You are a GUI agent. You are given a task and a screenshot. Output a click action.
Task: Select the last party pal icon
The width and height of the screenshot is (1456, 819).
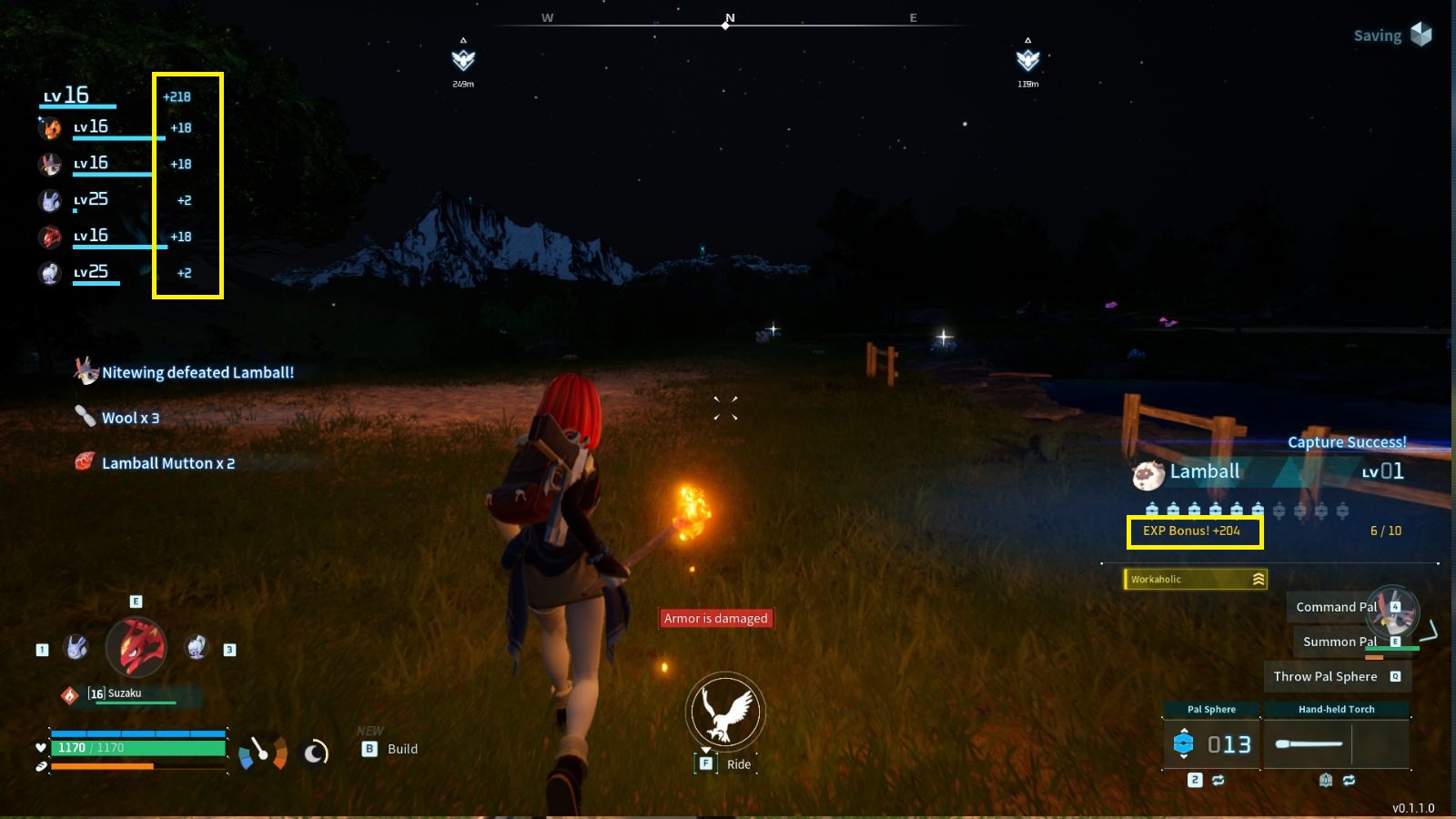pyautogui.click(x=50, y=273)
